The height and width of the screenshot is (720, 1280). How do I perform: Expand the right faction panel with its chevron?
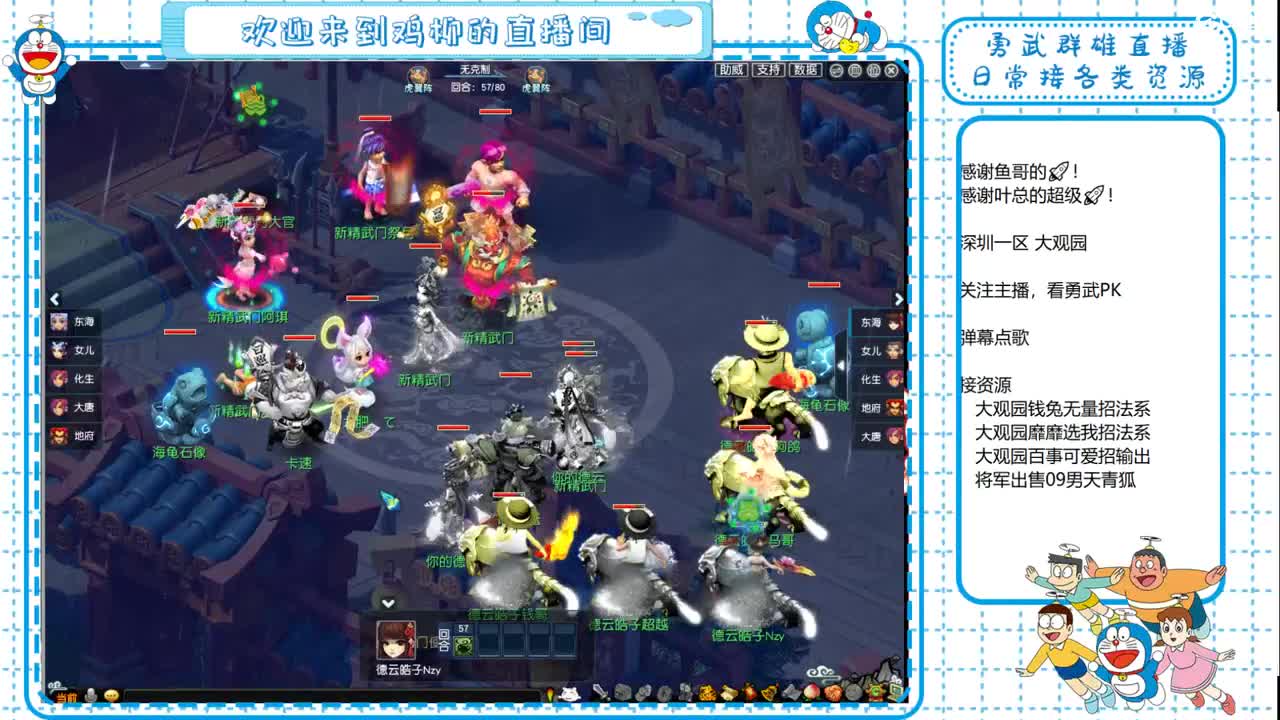[900, 298]
